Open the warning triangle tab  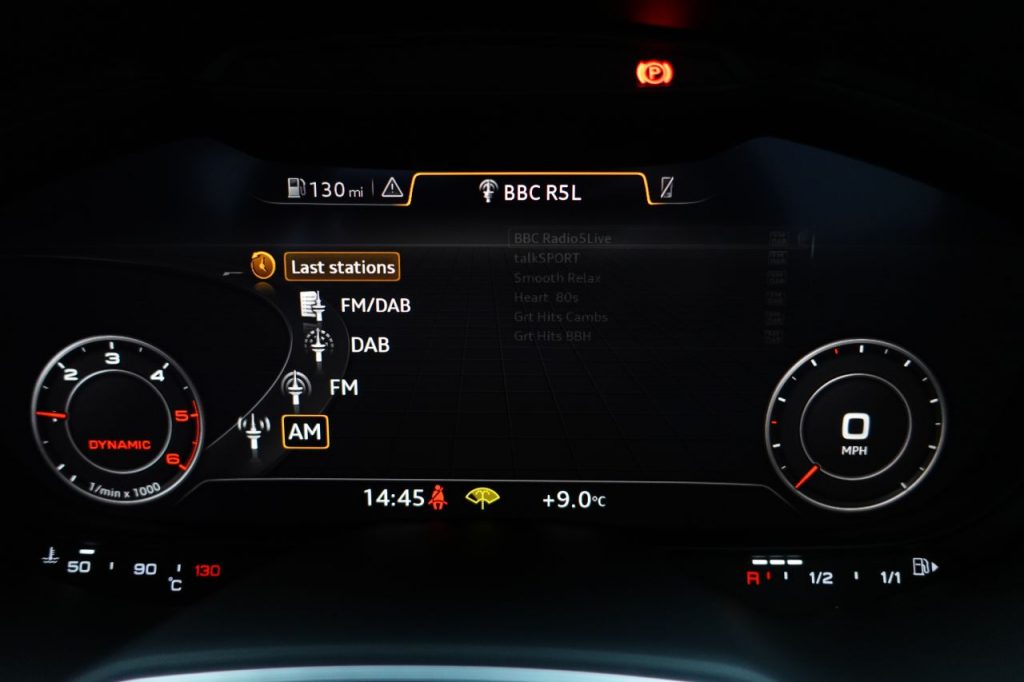tap(392, 188)
